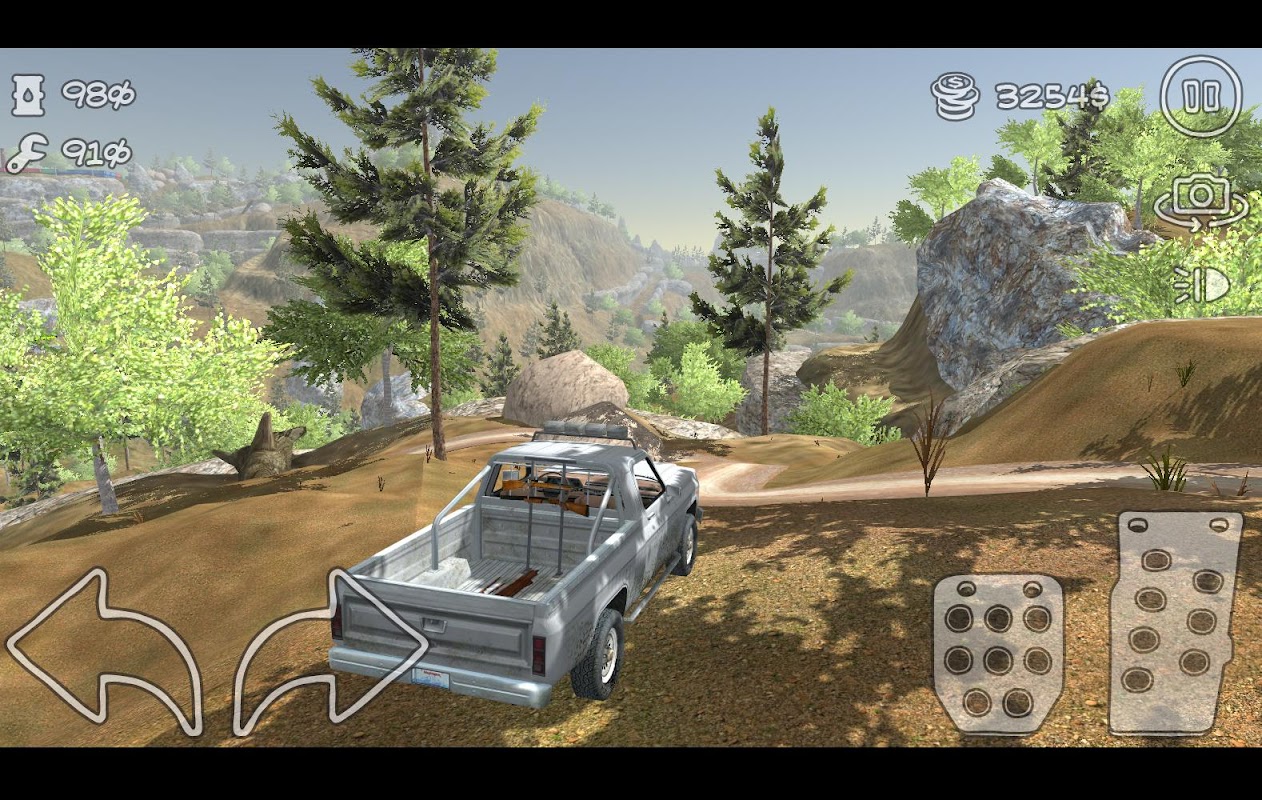Pause the game with the pause button

click(1200, 96)
